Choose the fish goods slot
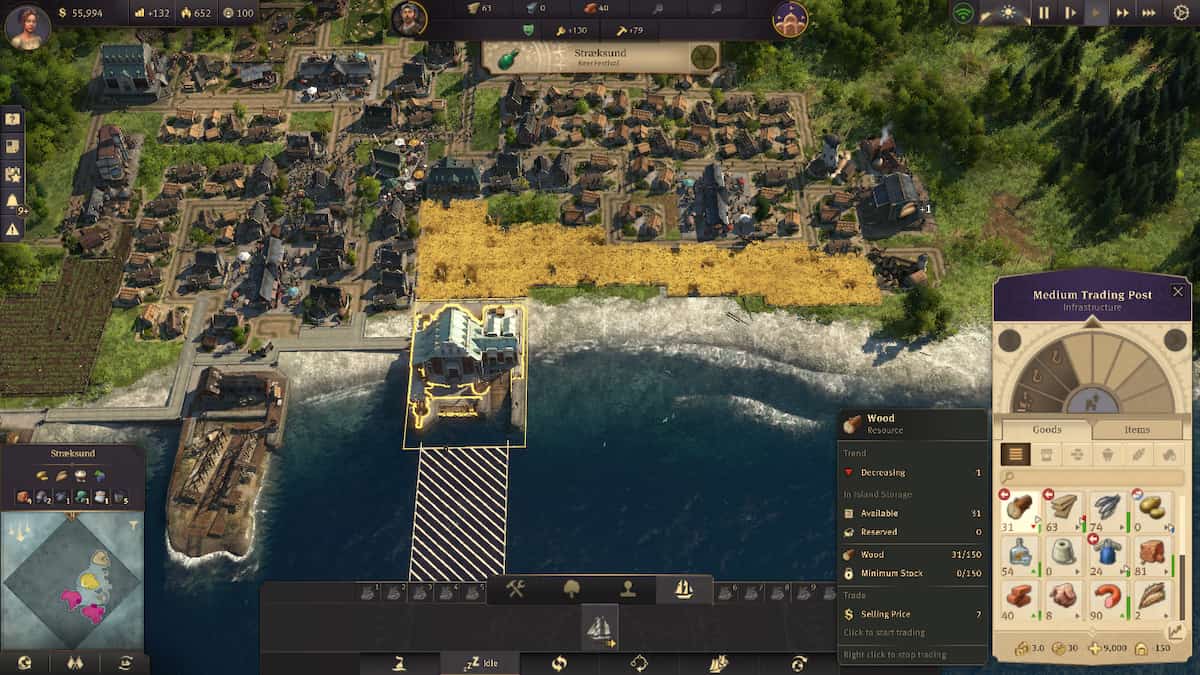This screenshot has width=1200, height=675. pos(1108,507)
